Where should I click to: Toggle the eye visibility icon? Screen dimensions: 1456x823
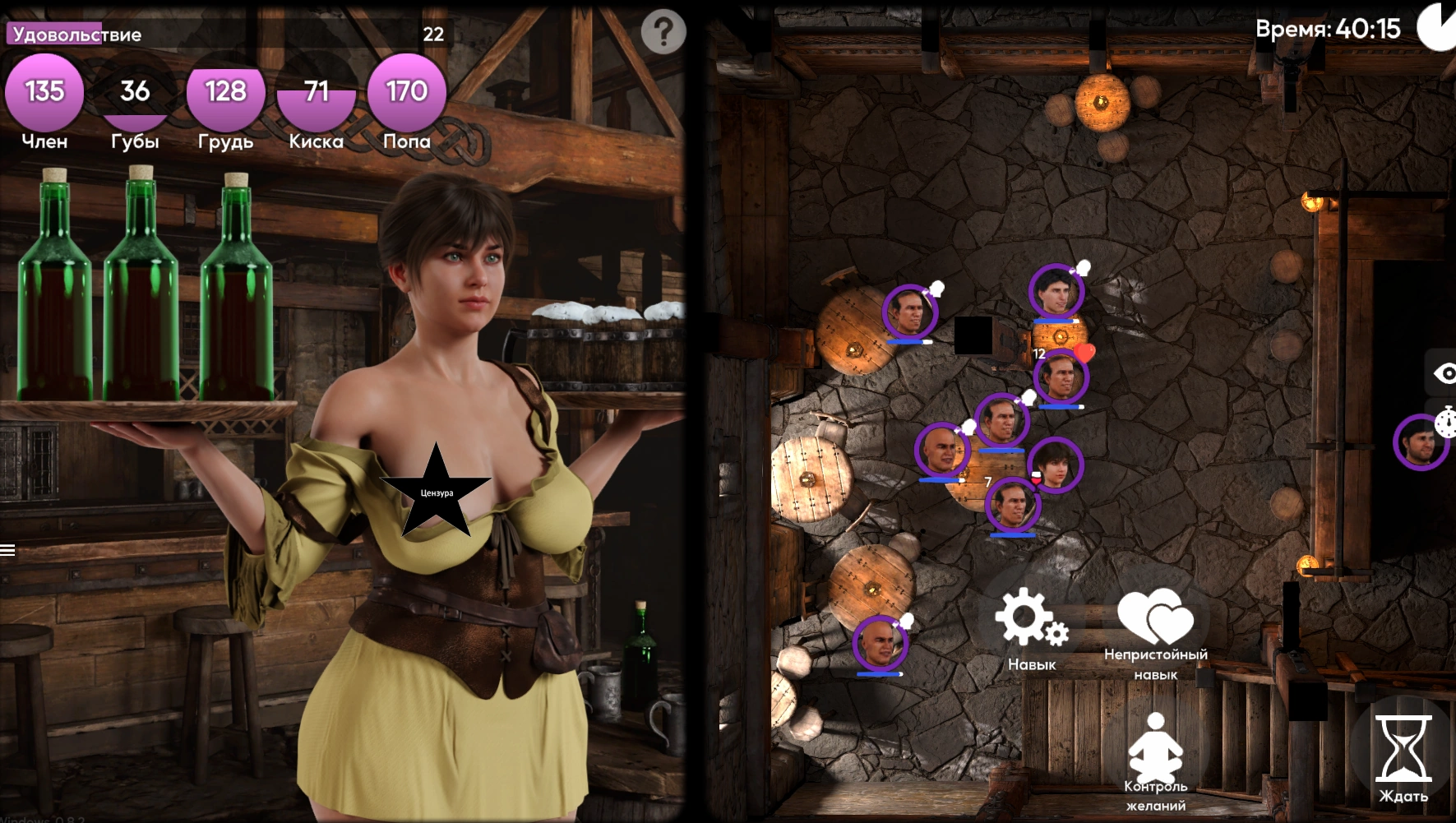pos(1444,374)
